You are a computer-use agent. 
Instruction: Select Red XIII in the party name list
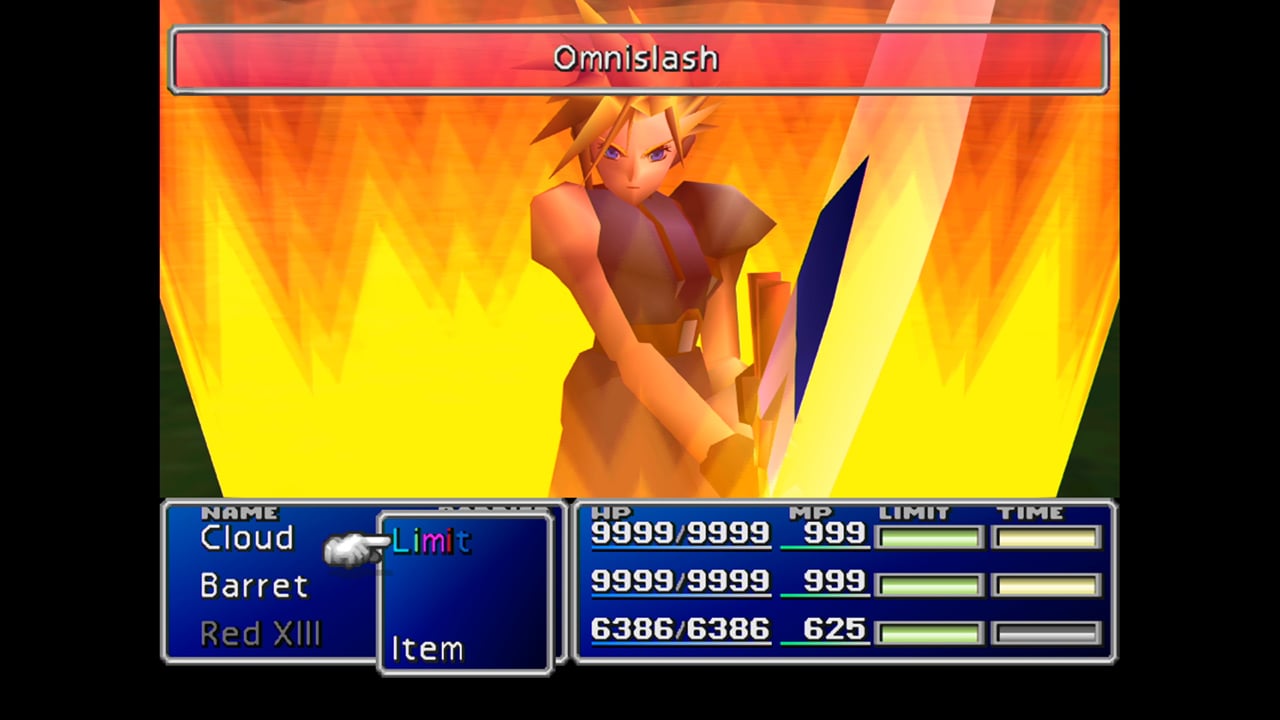(261, 633)
